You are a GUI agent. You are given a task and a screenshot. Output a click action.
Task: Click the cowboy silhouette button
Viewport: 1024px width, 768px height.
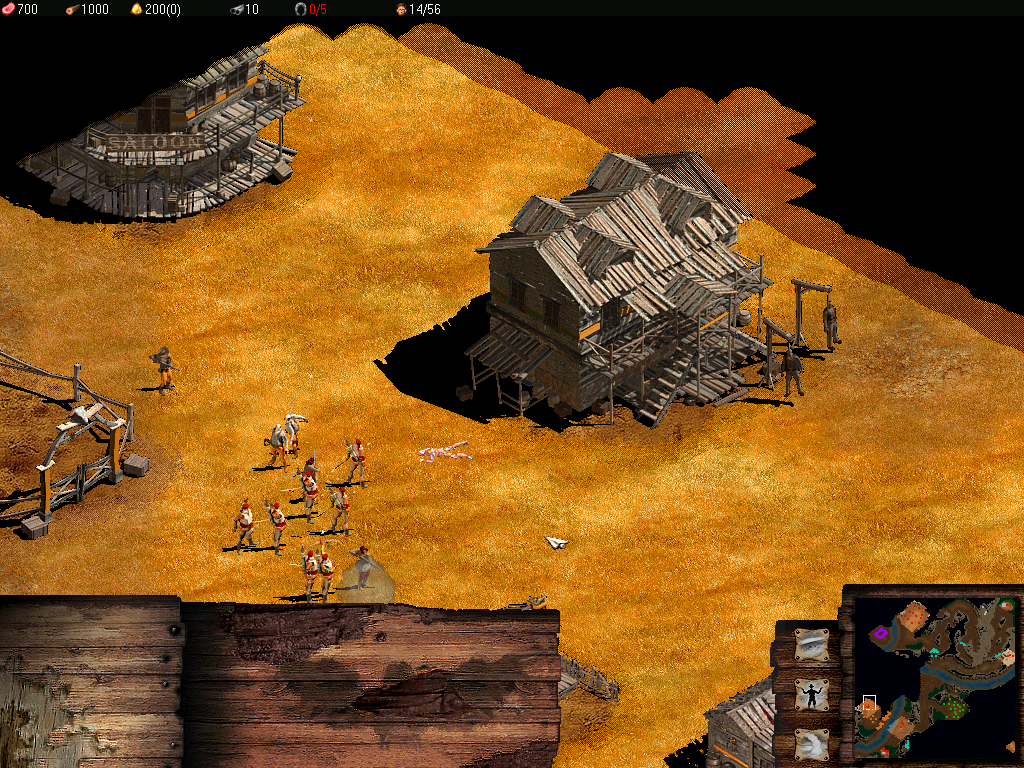click(x=811, y=693)
